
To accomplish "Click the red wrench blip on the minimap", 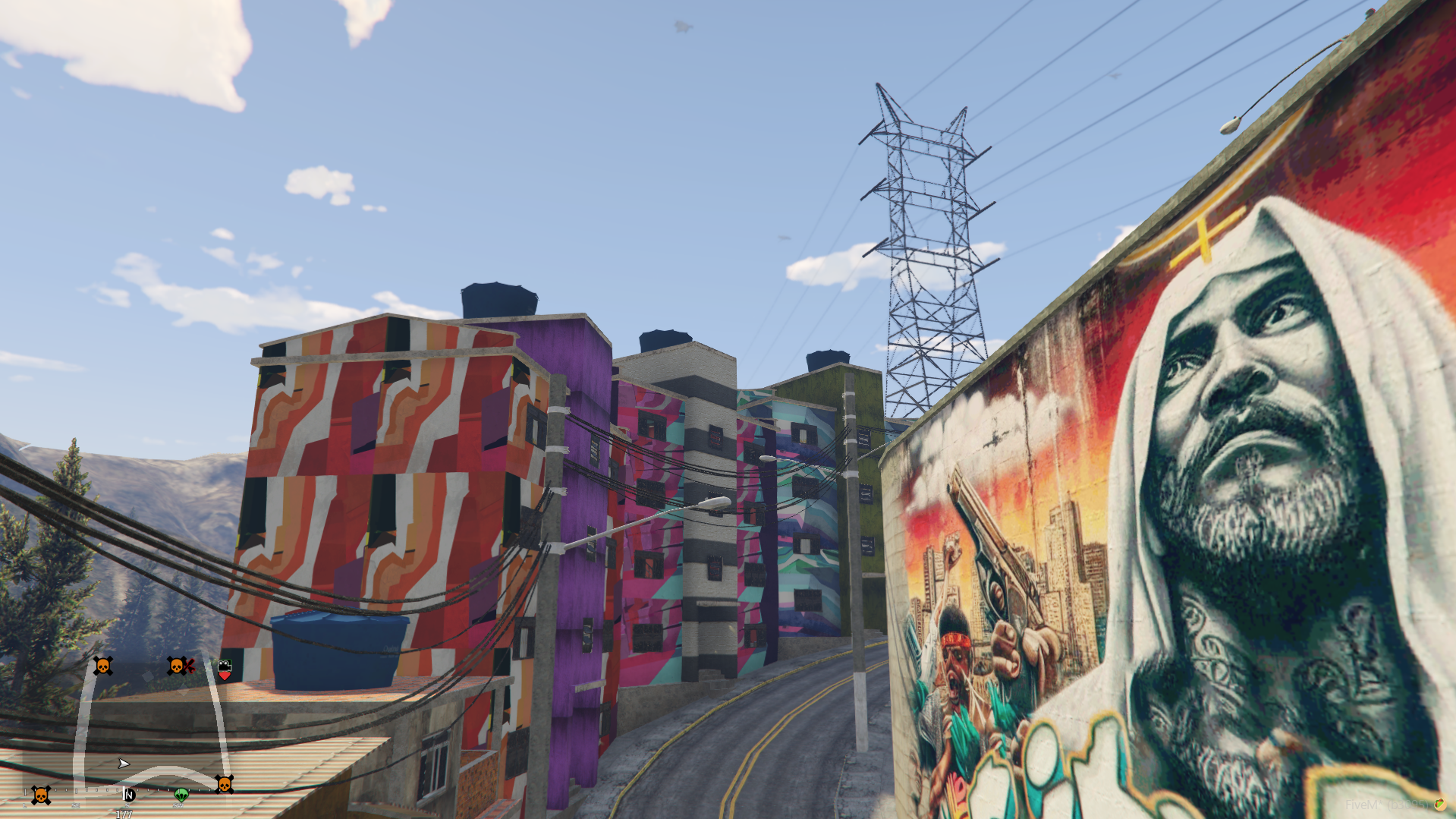I will pos(189,666).
